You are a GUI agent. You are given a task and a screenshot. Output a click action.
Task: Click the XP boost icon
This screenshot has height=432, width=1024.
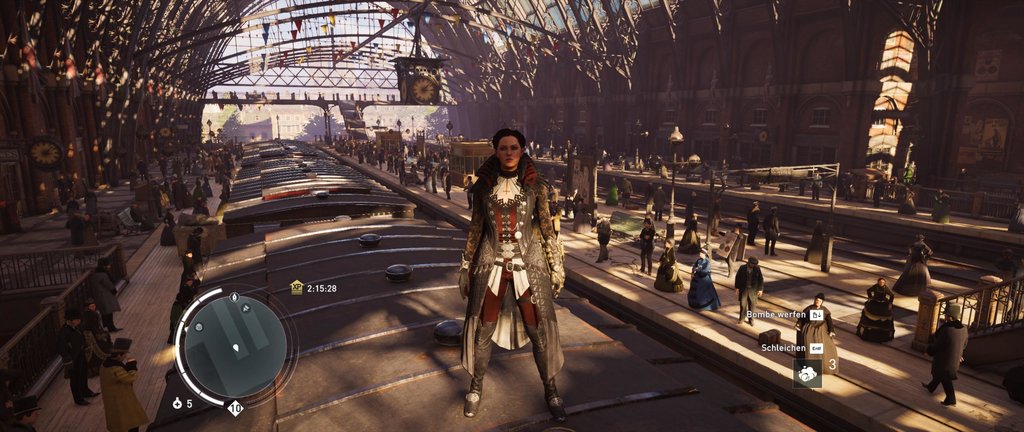pos(296,287)
